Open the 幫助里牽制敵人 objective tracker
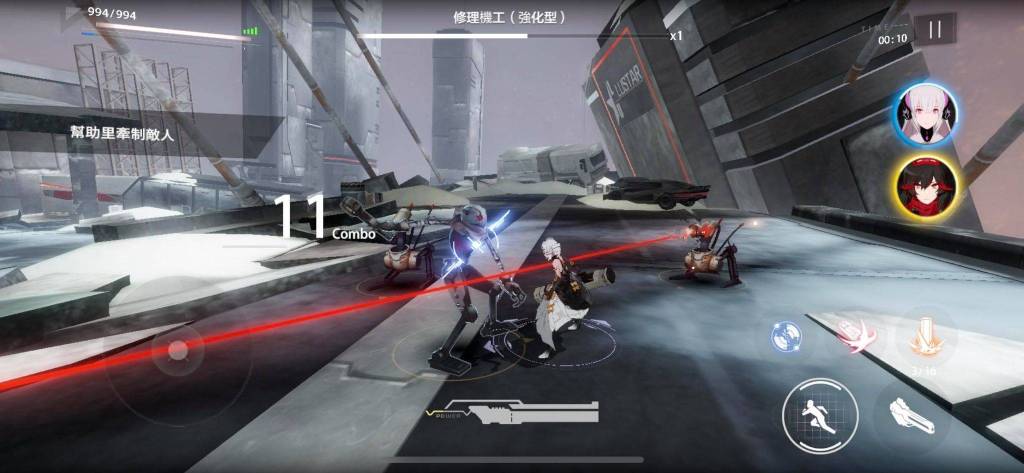Screen dimensions: 1024x473 coord(122,134)
